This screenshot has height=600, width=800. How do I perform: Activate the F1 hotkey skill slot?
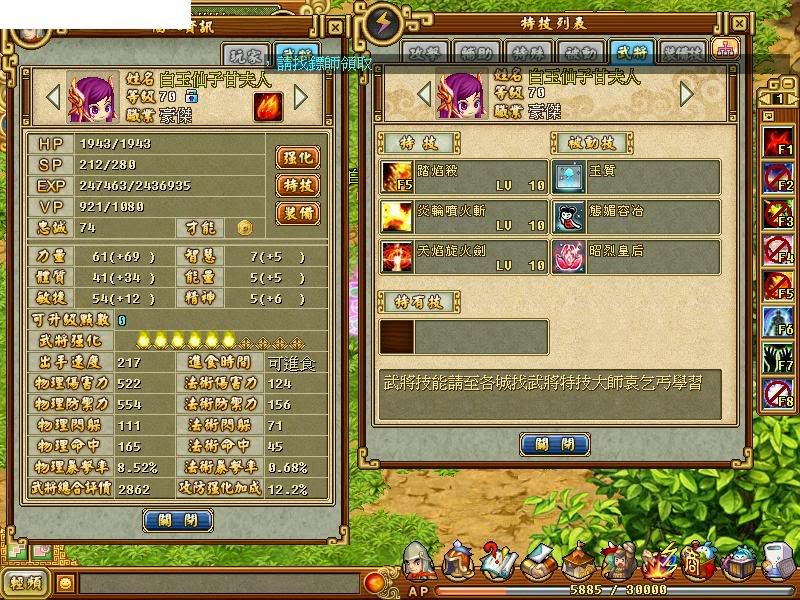(779, 141)
